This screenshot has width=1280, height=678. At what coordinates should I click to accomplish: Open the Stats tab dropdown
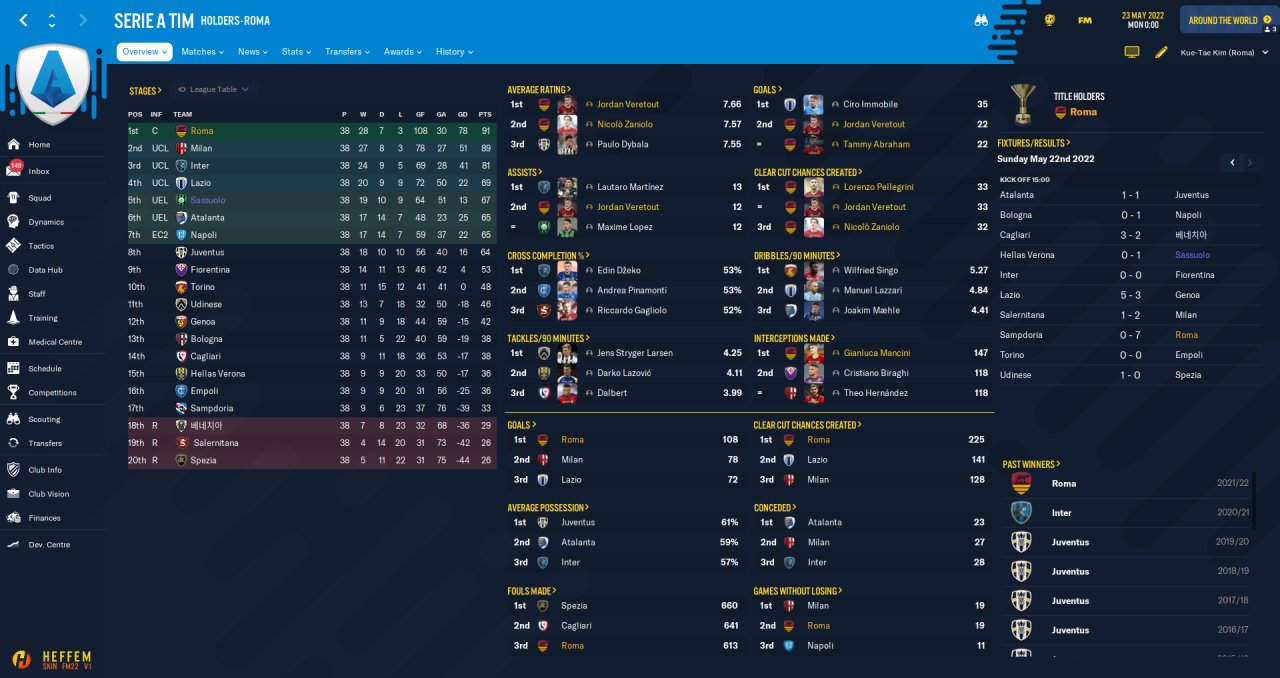click(x=297, y=52)
